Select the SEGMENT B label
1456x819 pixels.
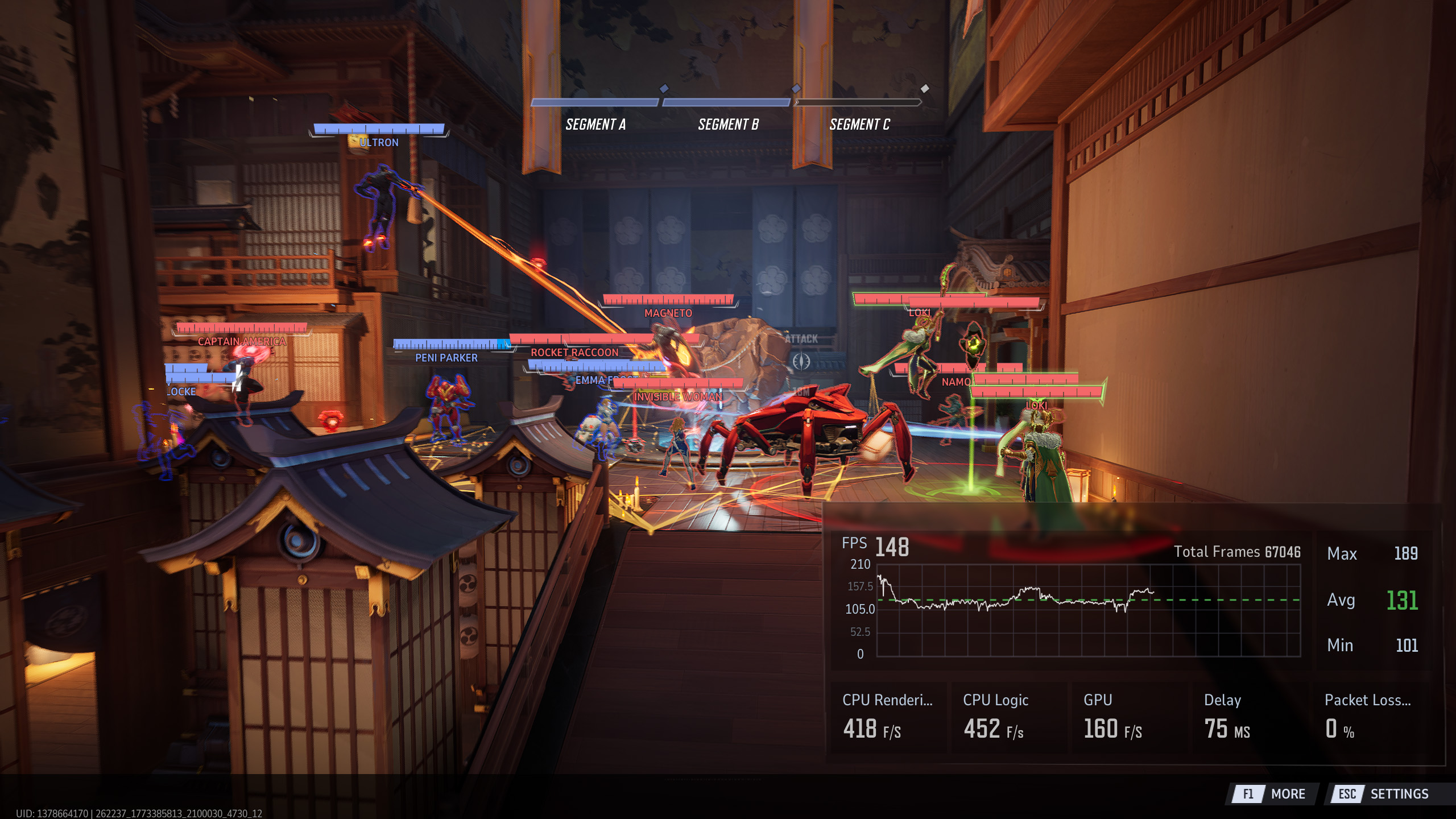pos(729,125)
